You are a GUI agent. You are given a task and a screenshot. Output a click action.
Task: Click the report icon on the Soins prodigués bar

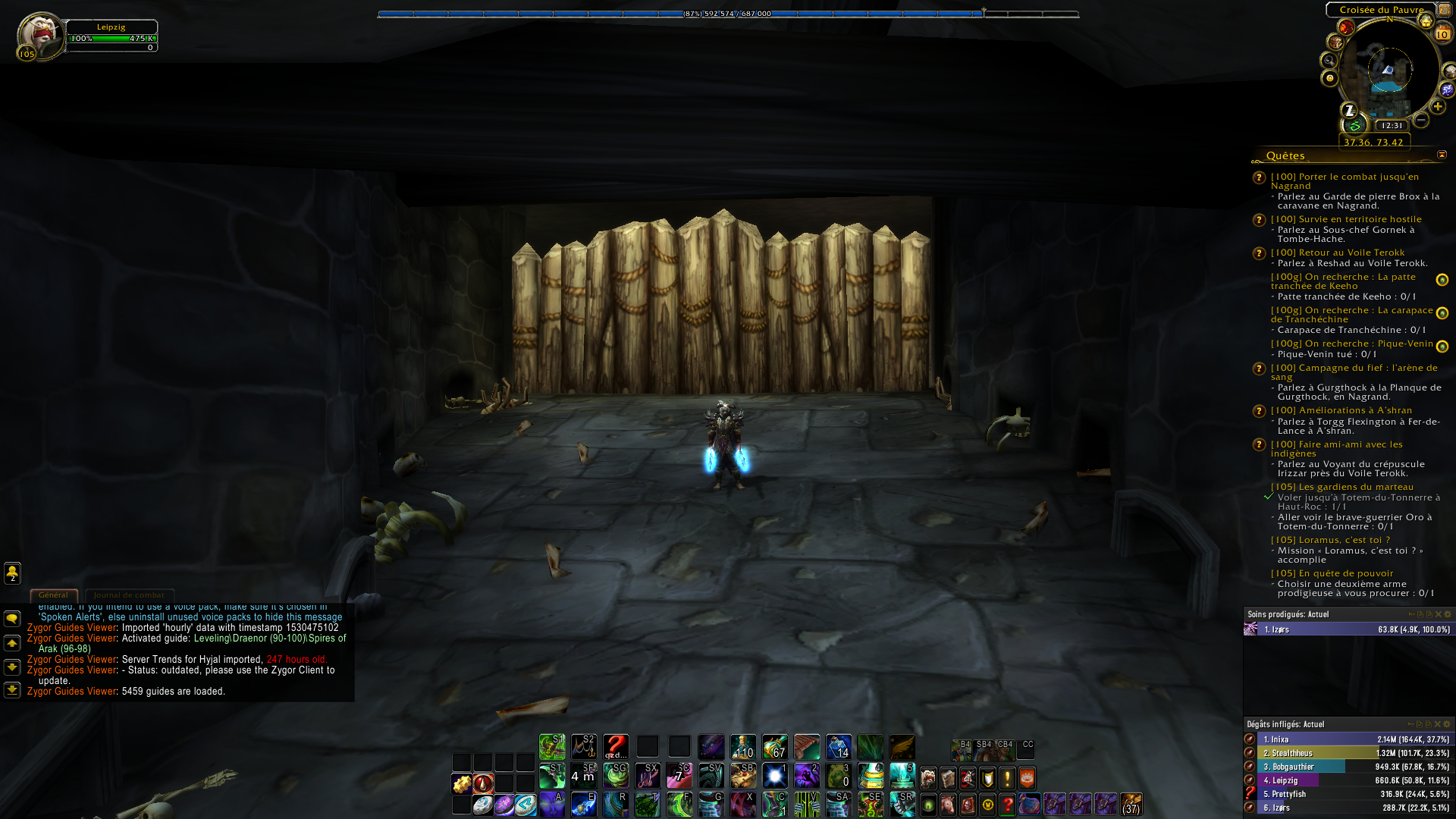(1412, 613)
